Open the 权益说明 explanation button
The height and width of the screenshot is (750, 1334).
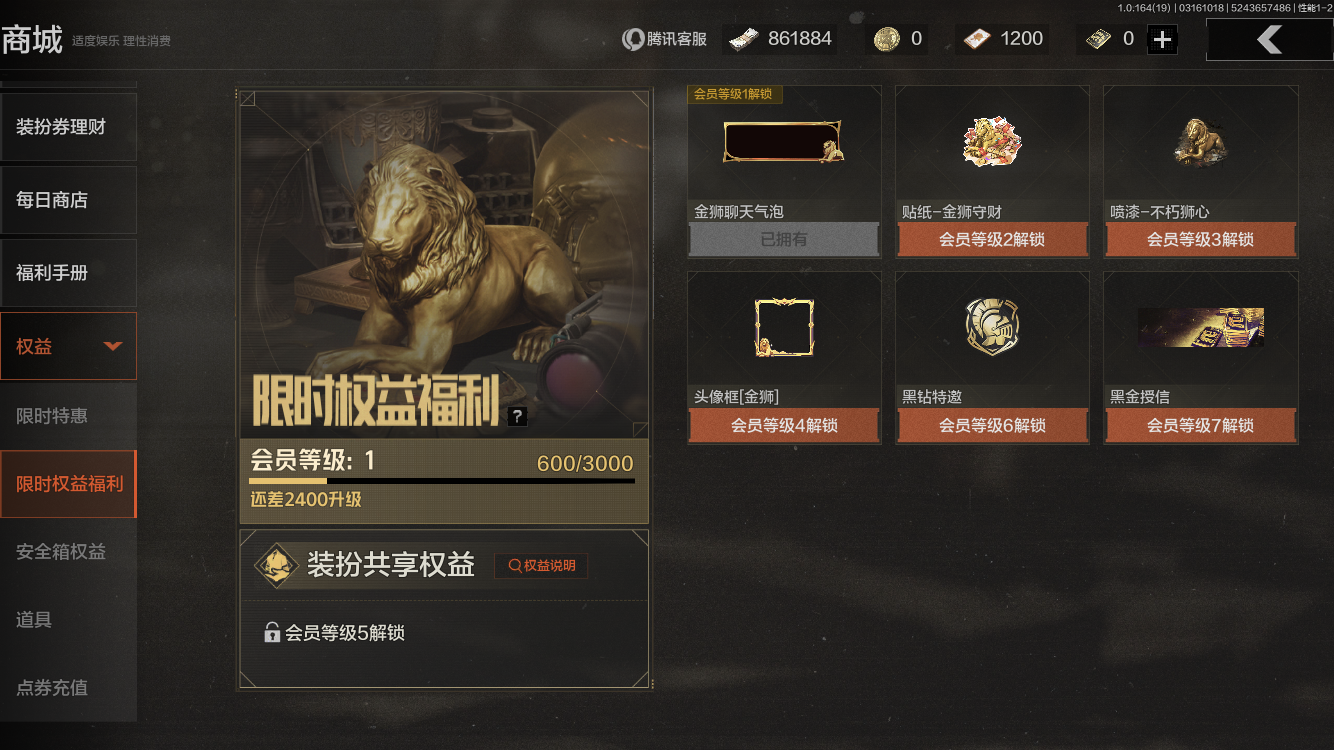tap(540, 565)
